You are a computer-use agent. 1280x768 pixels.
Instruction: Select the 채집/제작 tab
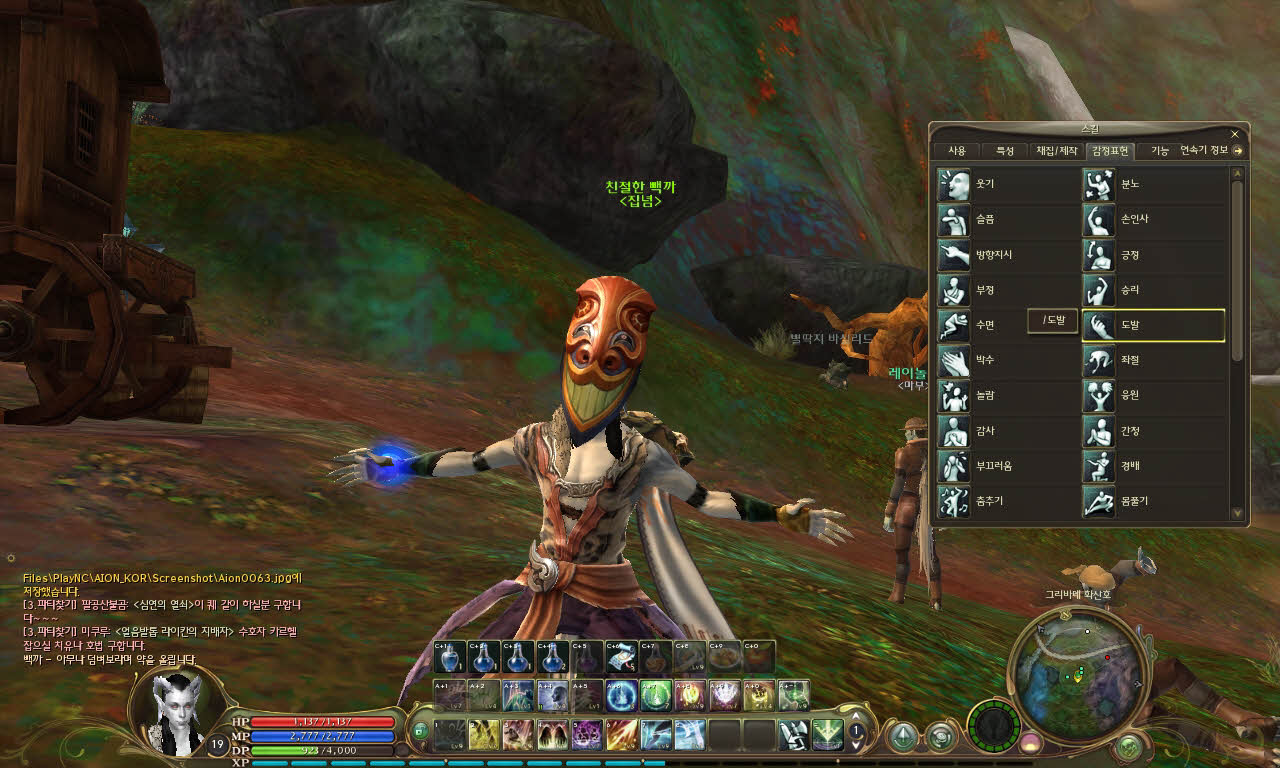[1057, 151]
